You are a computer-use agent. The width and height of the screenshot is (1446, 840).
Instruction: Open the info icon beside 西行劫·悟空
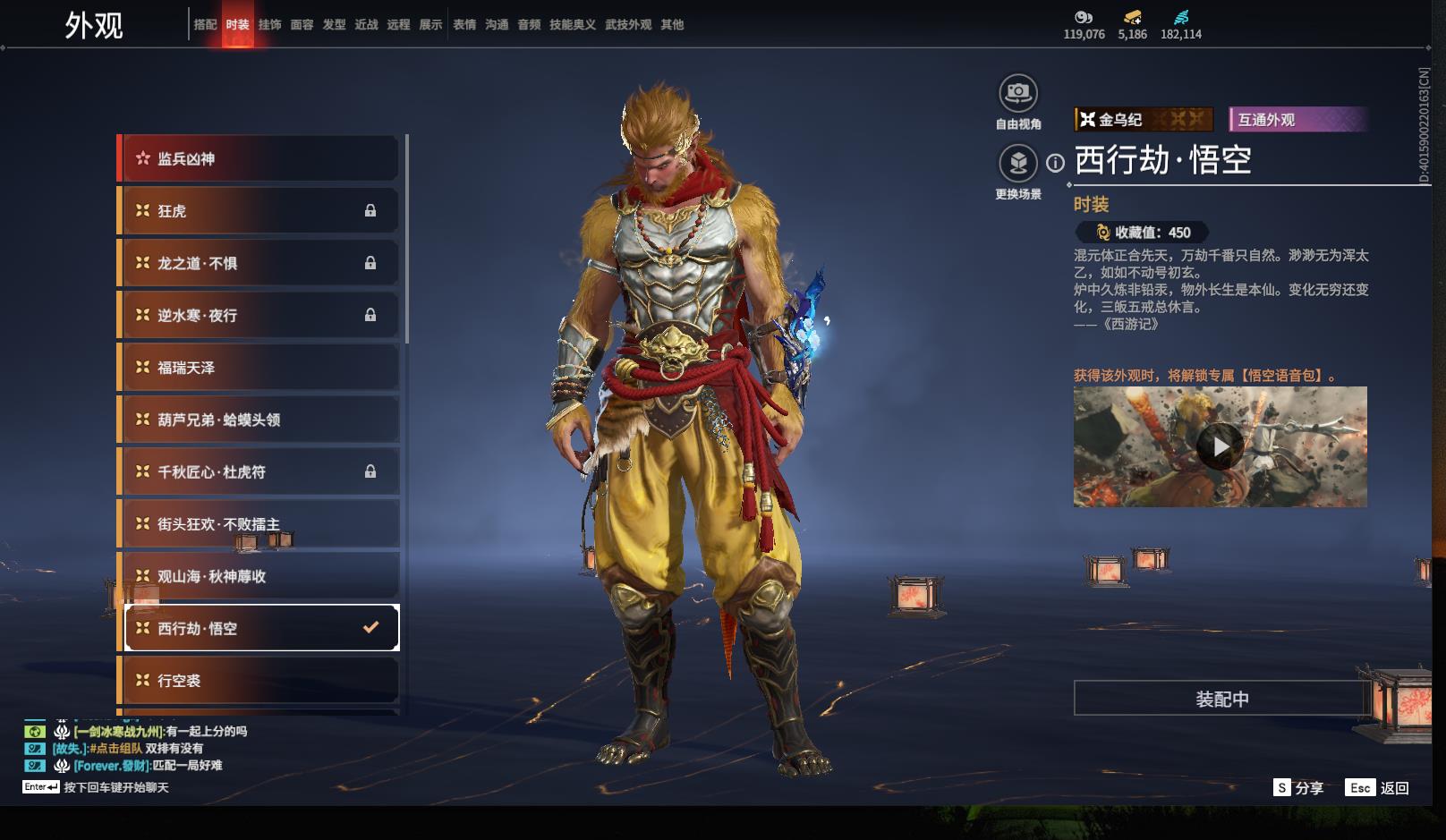pos(1056,163)
